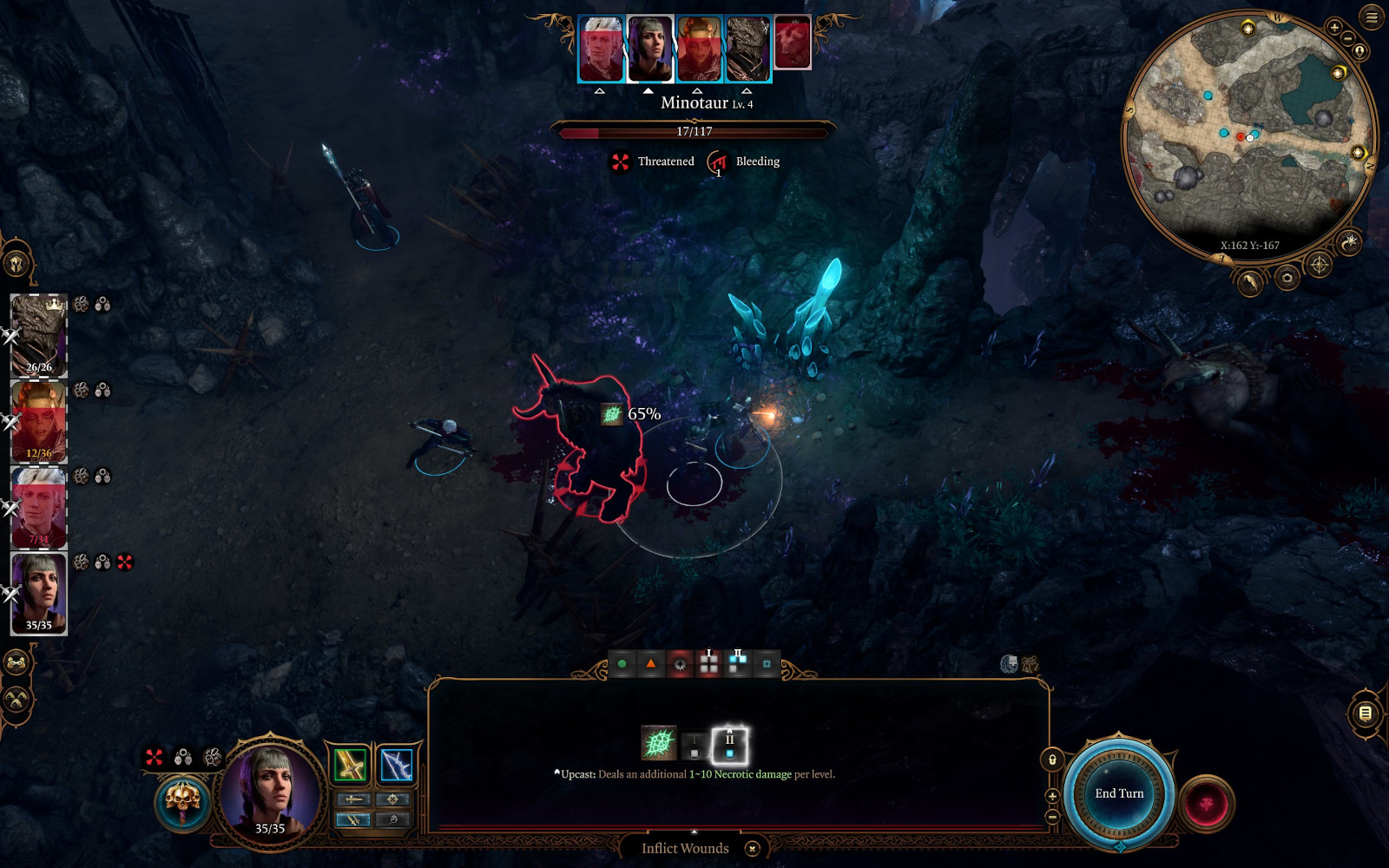
Task: Cancel the Inflict Wounds spell selection
Action: (753, 849)
